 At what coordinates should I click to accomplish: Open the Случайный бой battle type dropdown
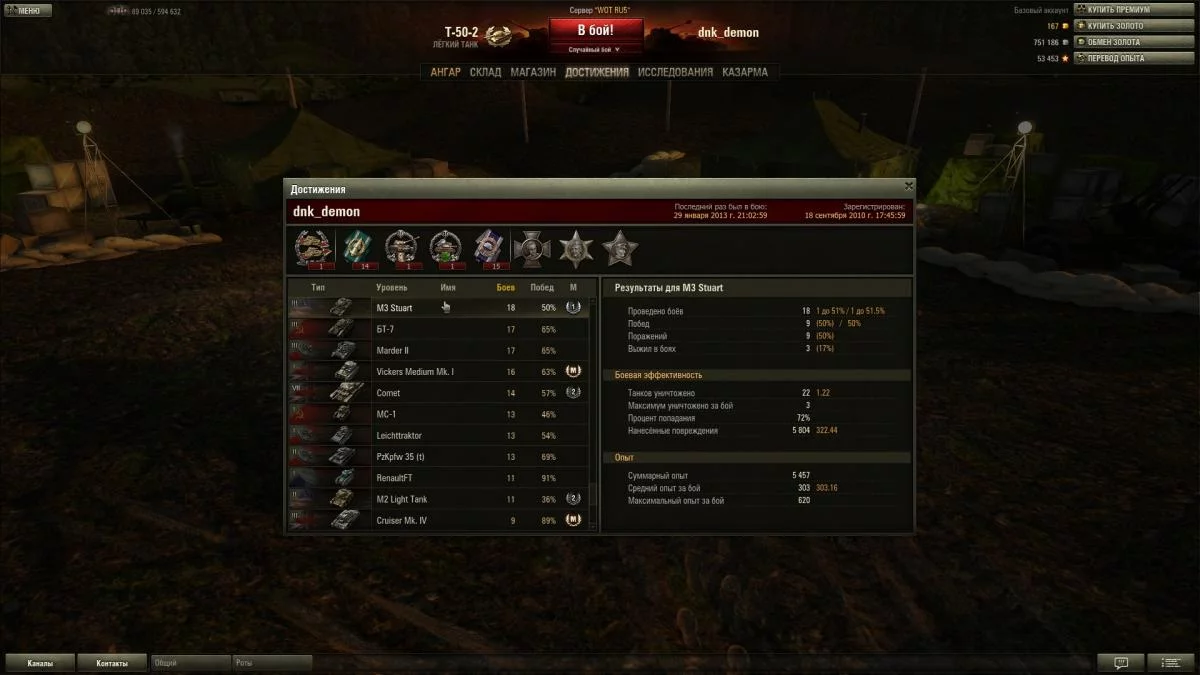point(595,49)
